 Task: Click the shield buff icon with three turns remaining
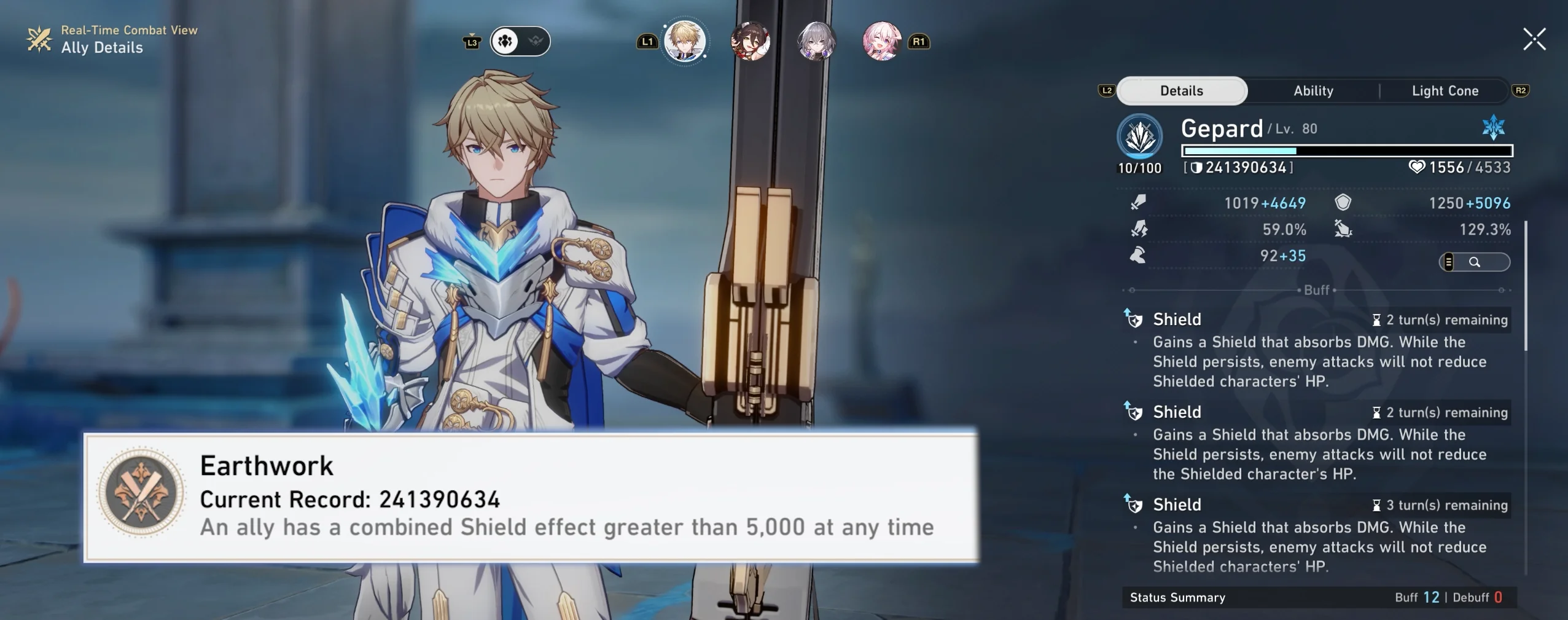click(1137, 504)
